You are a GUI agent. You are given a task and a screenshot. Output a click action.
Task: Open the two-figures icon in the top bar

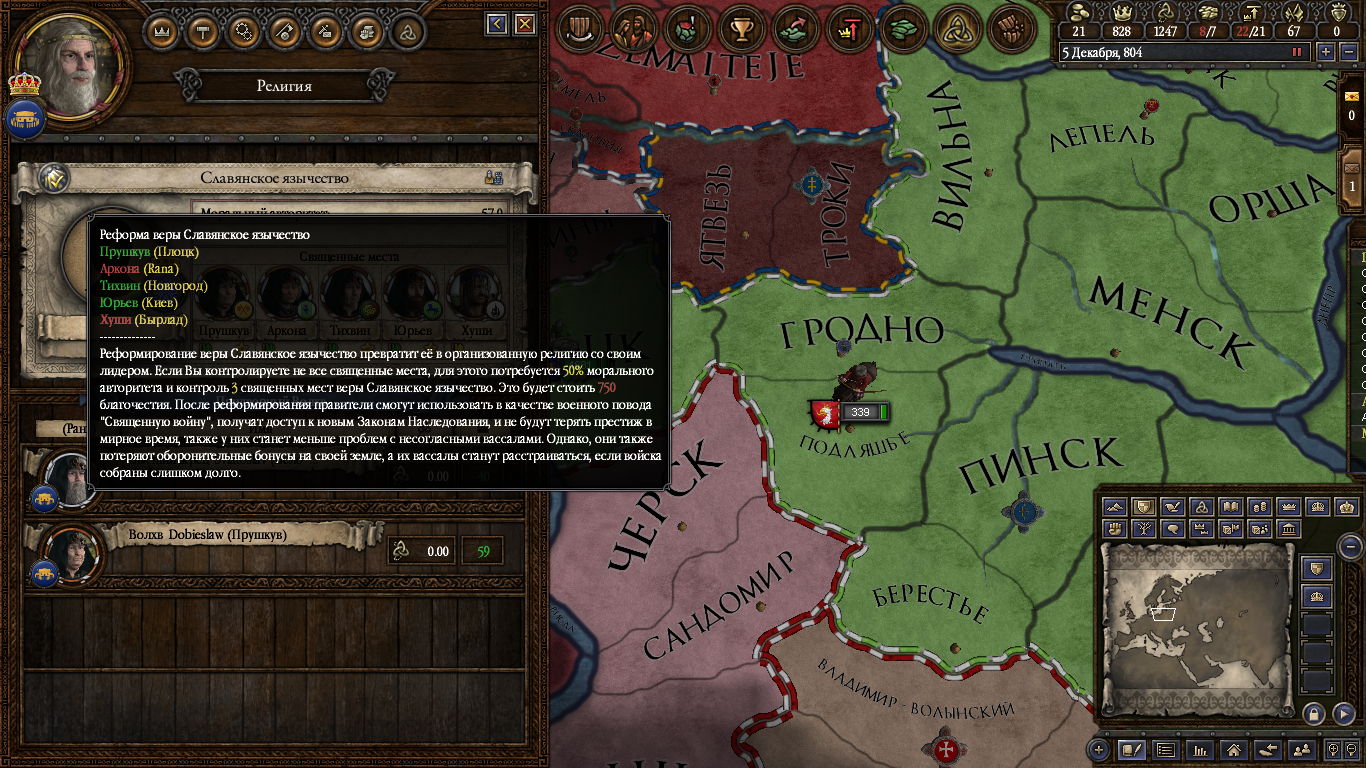[633, 30]
